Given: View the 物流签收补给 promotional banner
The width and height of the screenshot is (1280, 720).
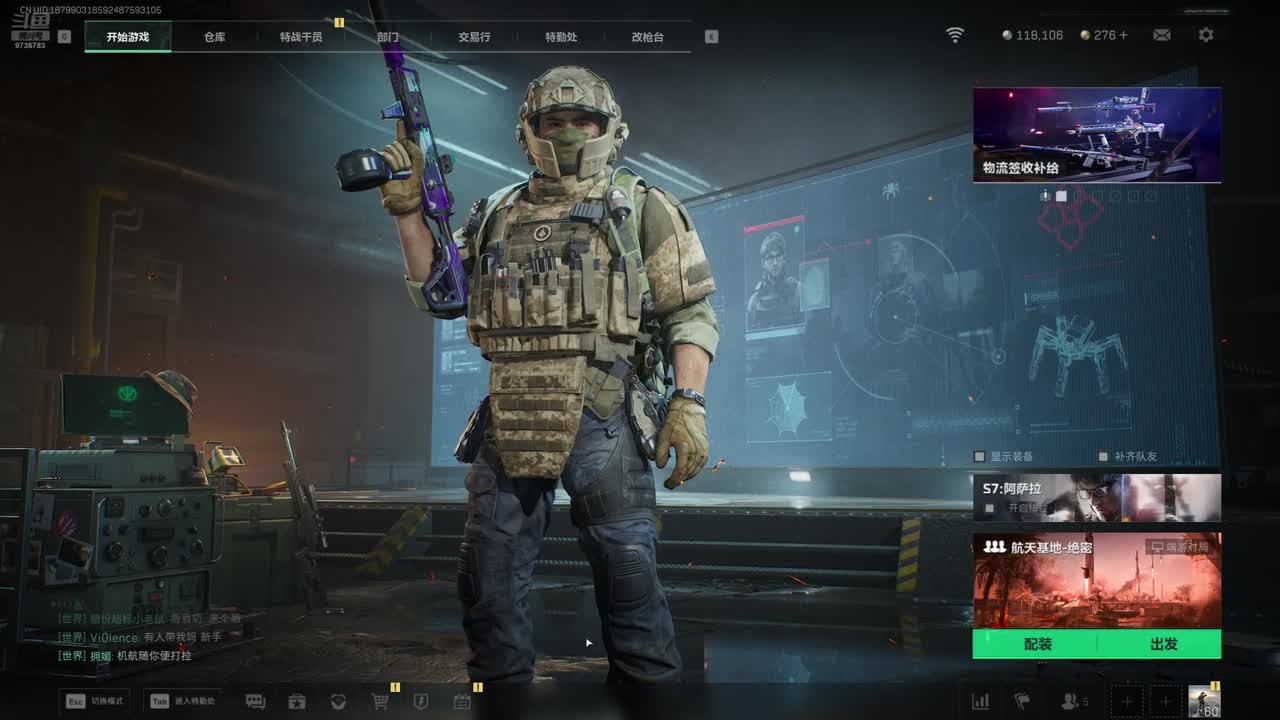Looking at the screenshot, I should point(1097,134).
